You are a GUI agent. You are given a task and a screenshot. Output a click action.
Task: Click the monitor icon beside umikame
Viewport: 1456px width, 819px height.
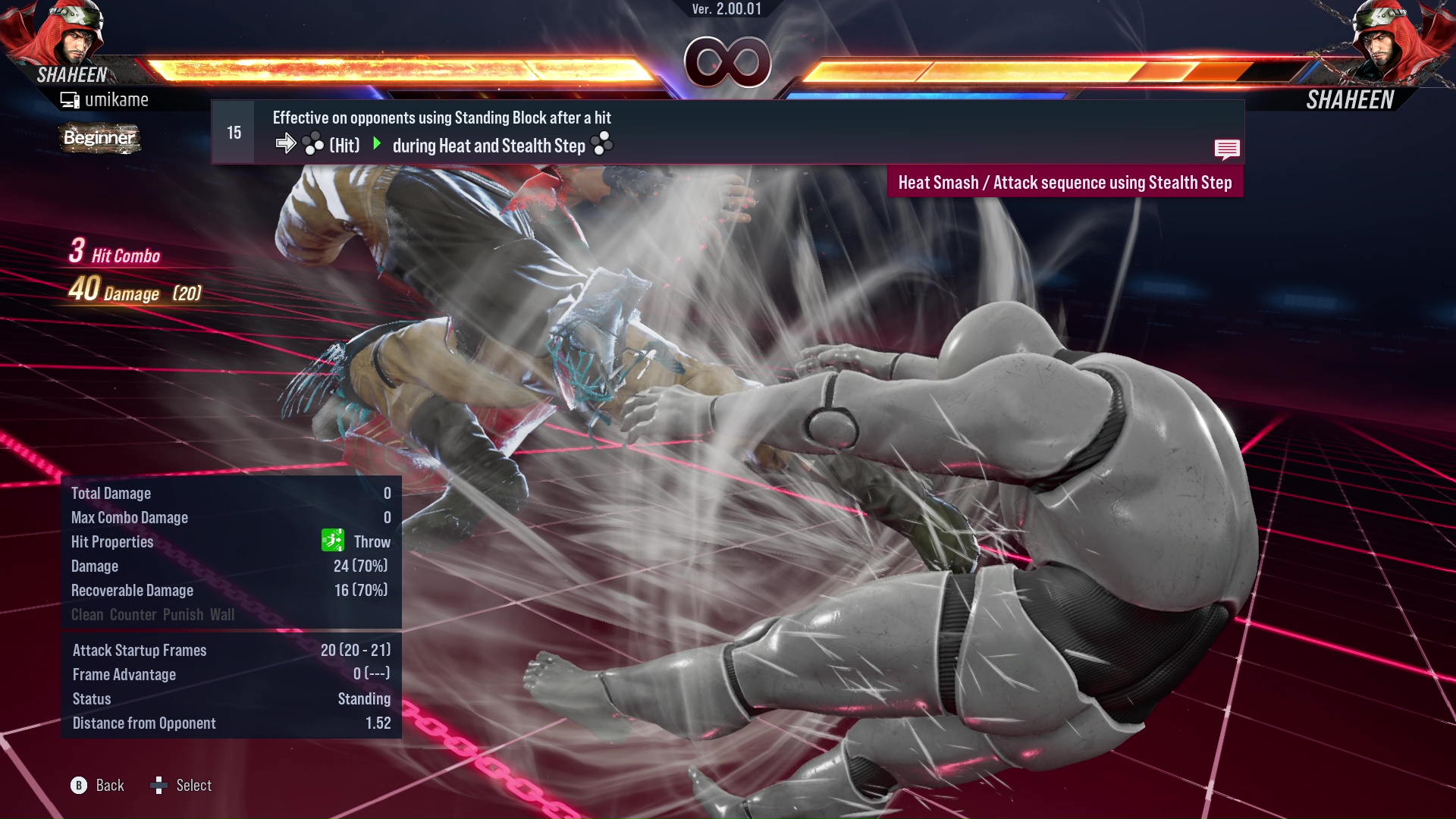(69, 99)
